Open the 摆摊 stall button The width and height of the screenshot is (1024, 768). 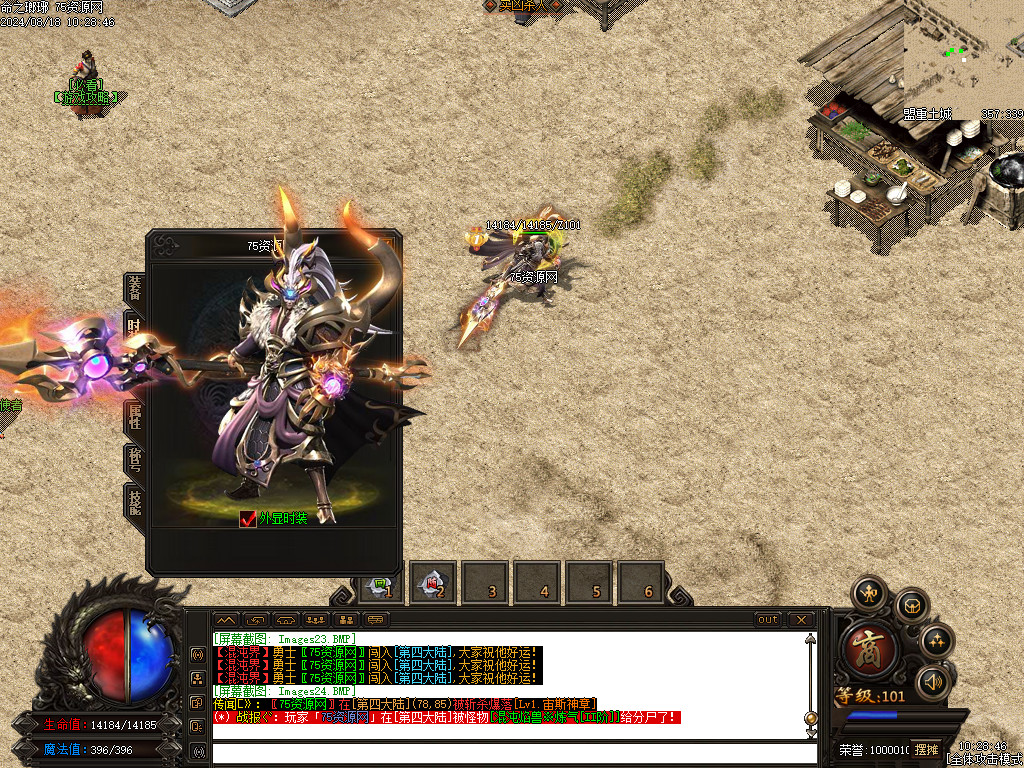pos(926,749)
